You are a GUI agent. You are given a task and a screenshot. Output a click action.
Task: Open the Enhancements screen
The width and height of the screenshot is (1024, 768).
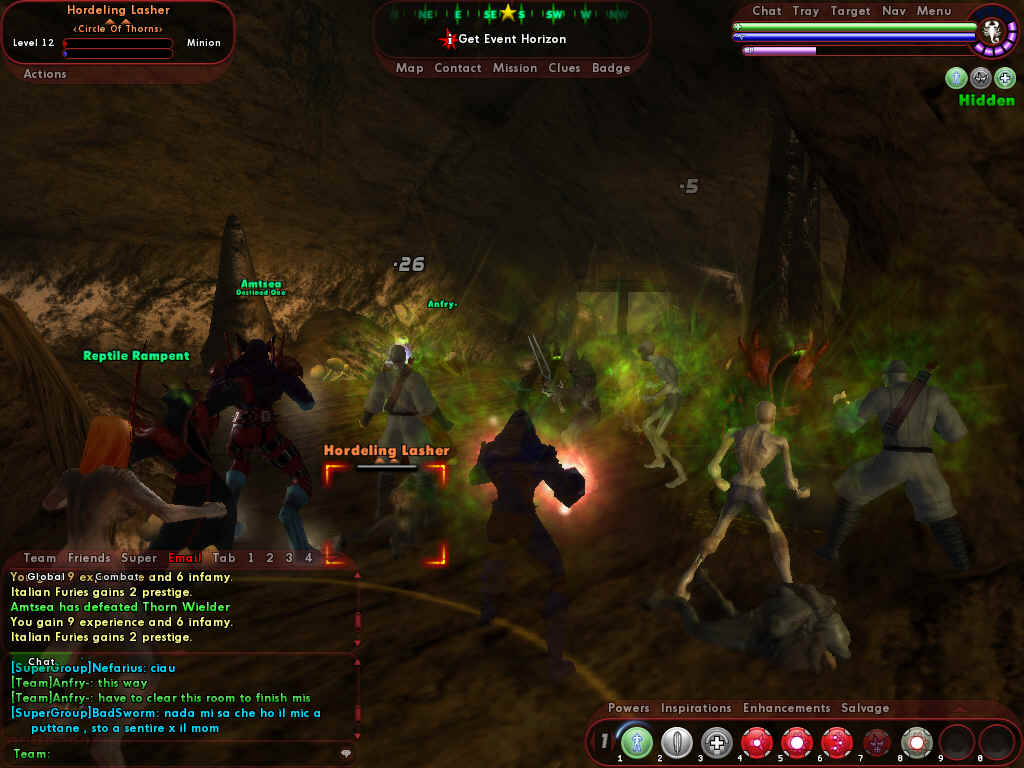click(787, 708)
